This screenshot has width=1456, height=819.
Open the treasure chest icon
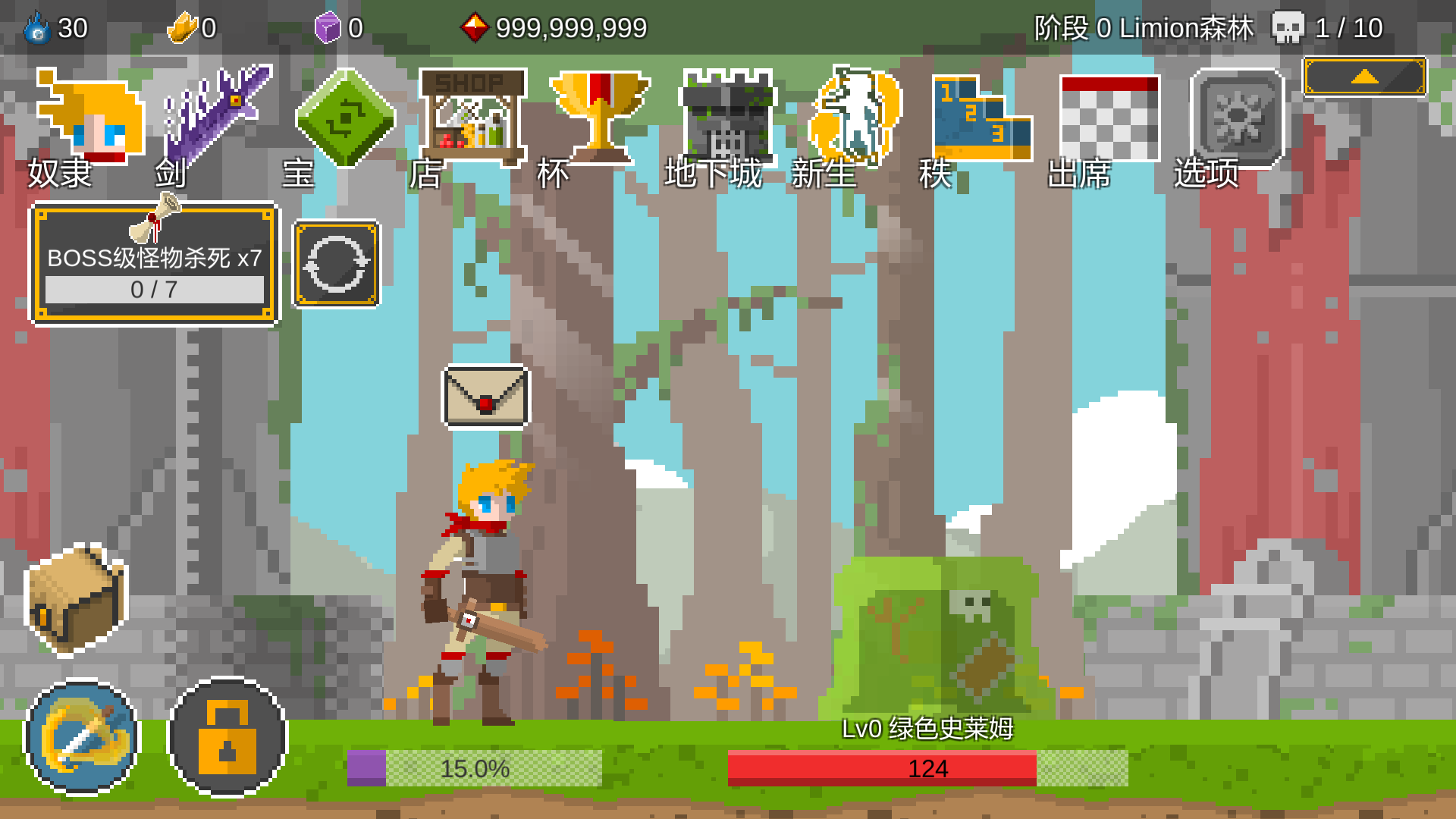pos(77,598)
